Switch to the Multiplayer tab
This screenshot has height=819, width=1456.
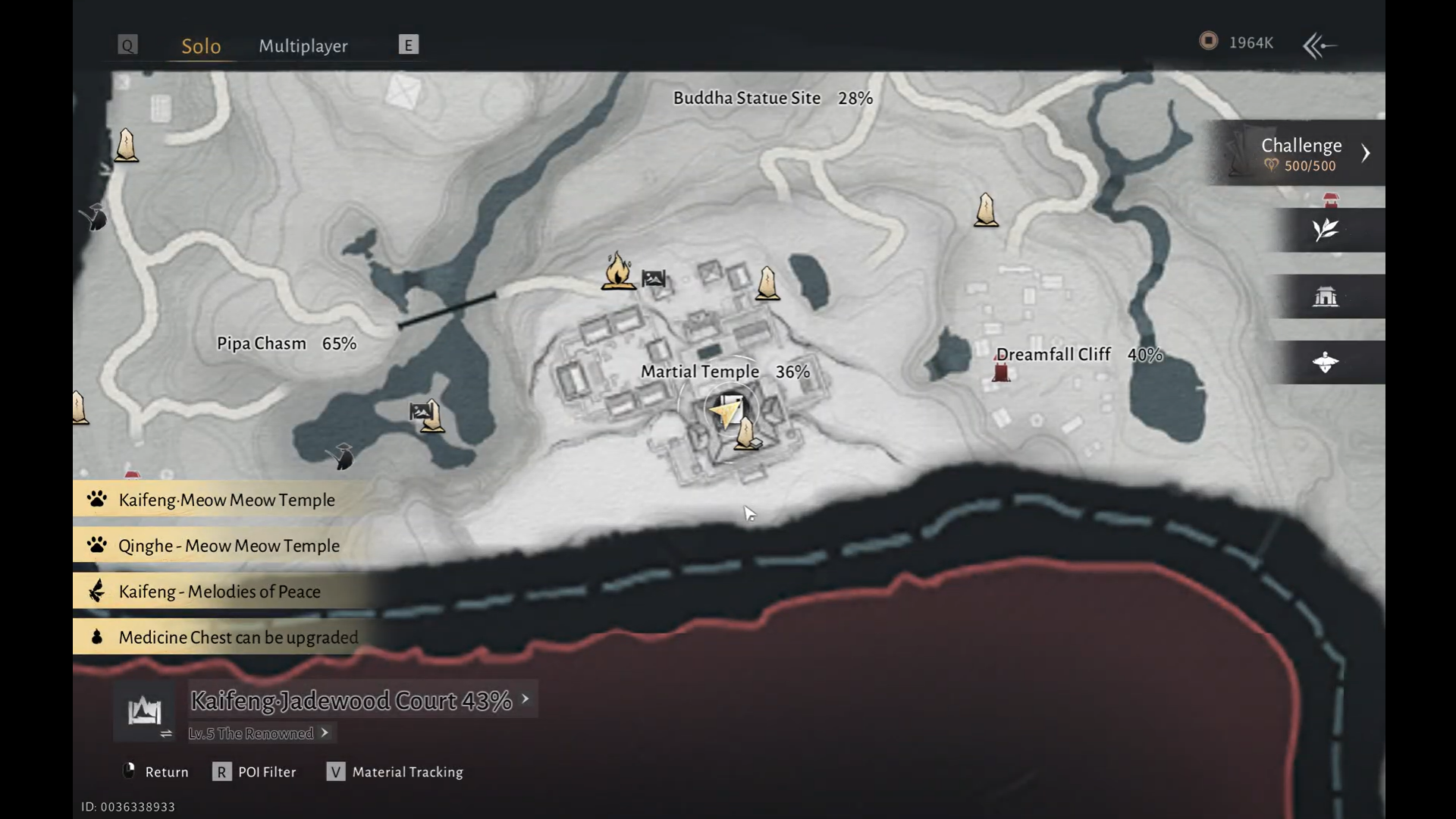point(303,45)
